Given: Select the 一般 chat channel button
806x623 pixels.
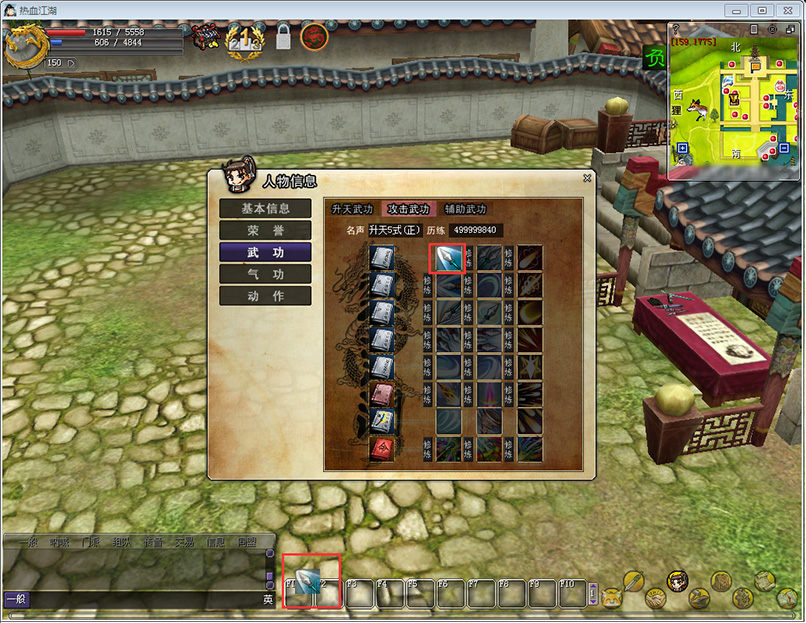Looking at the screenshot, I should (x=16, y=600).
